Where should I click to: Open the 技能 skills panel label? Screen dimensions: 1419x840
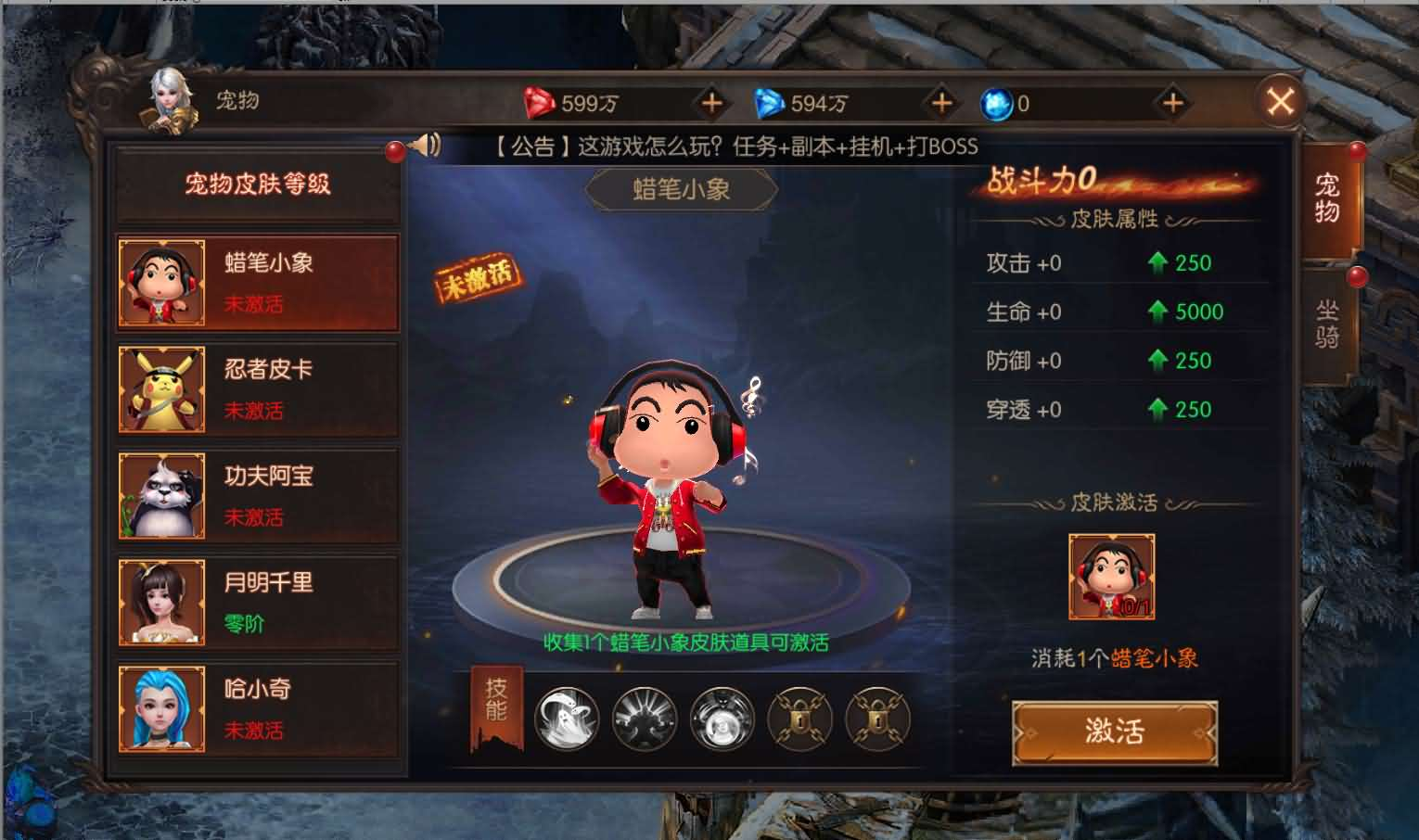click(497, 709)
